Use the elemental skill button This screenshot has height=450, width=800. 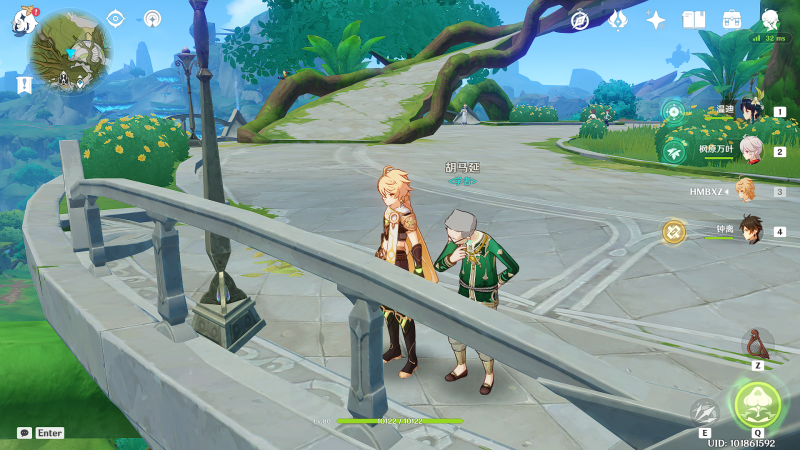(x=705, y=412)
